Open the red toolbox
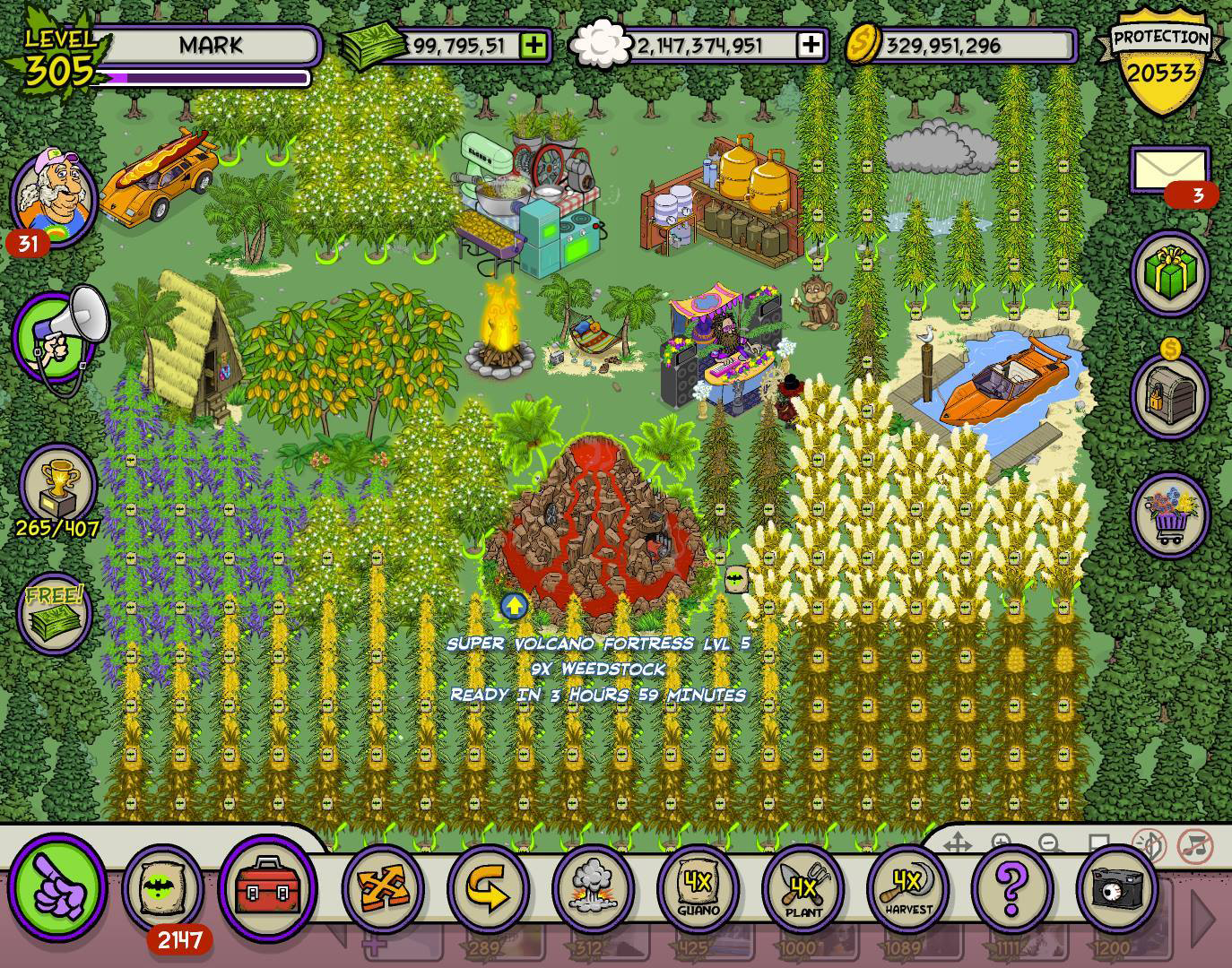This screenshot has width=1232, height=968. [x=266, y=887]
